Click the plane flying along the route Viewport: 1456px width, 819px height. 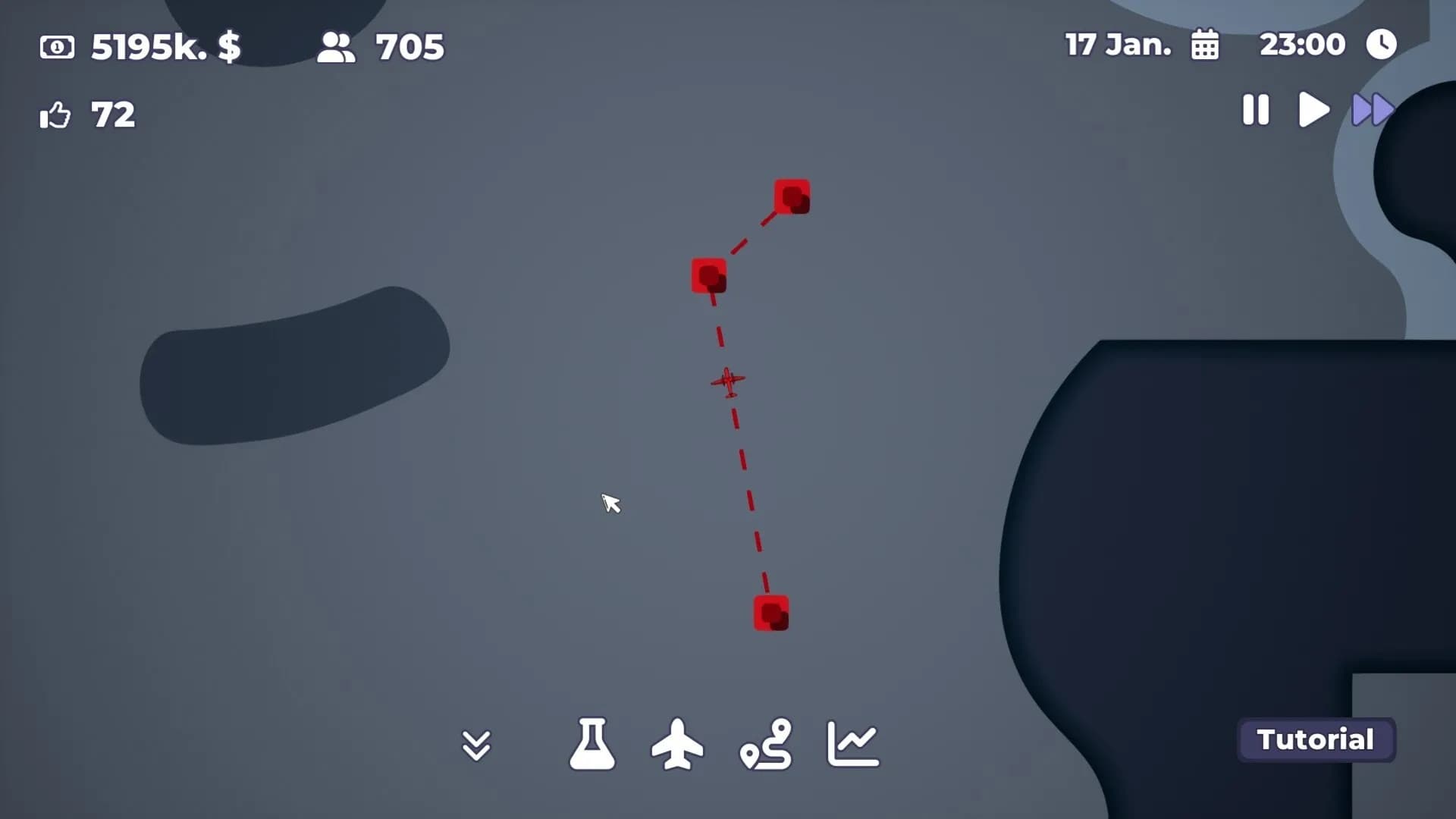pyautogui.click(x=726, y=381)
